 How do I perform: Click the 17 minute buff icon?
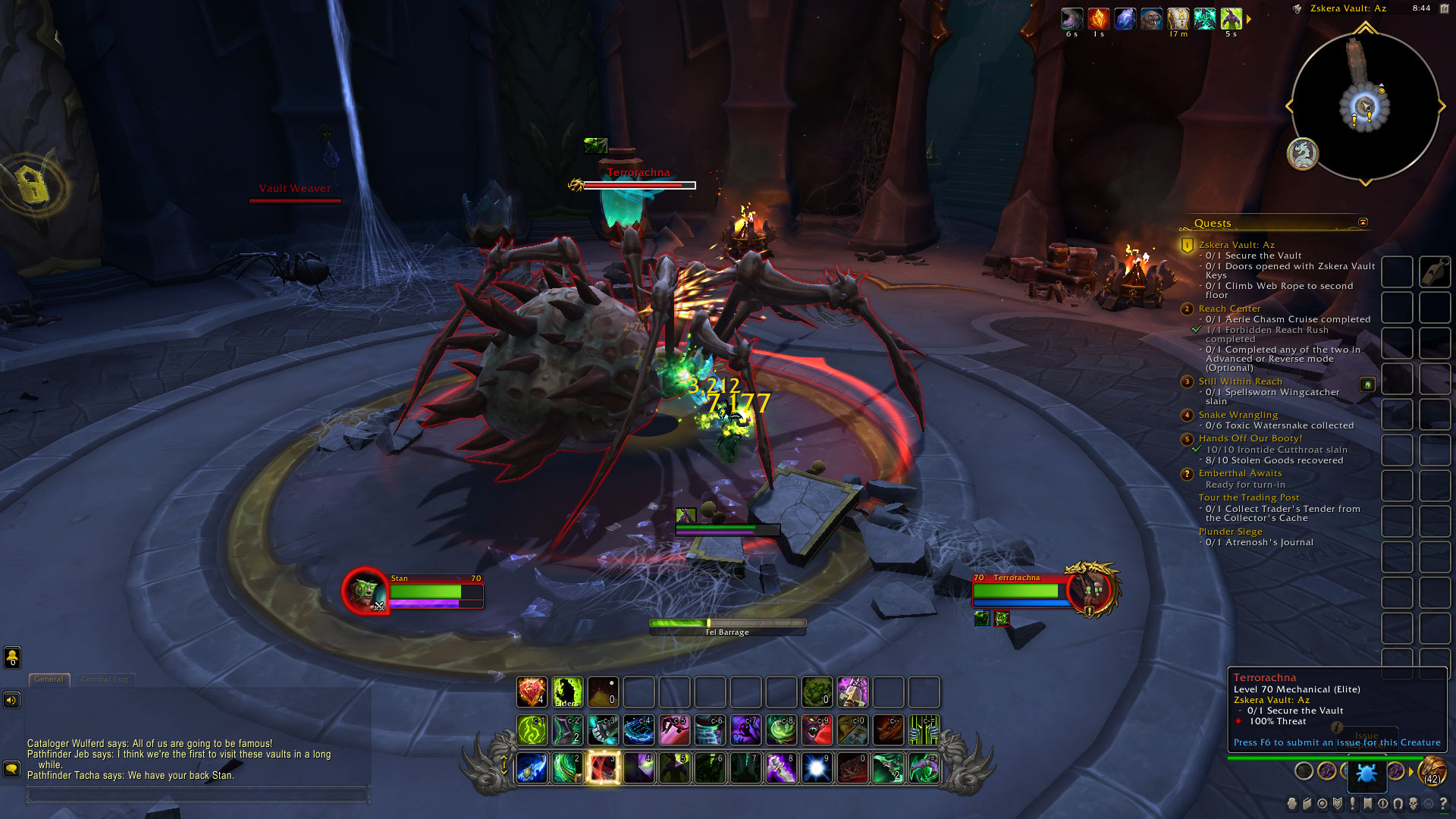point(1178,19)
